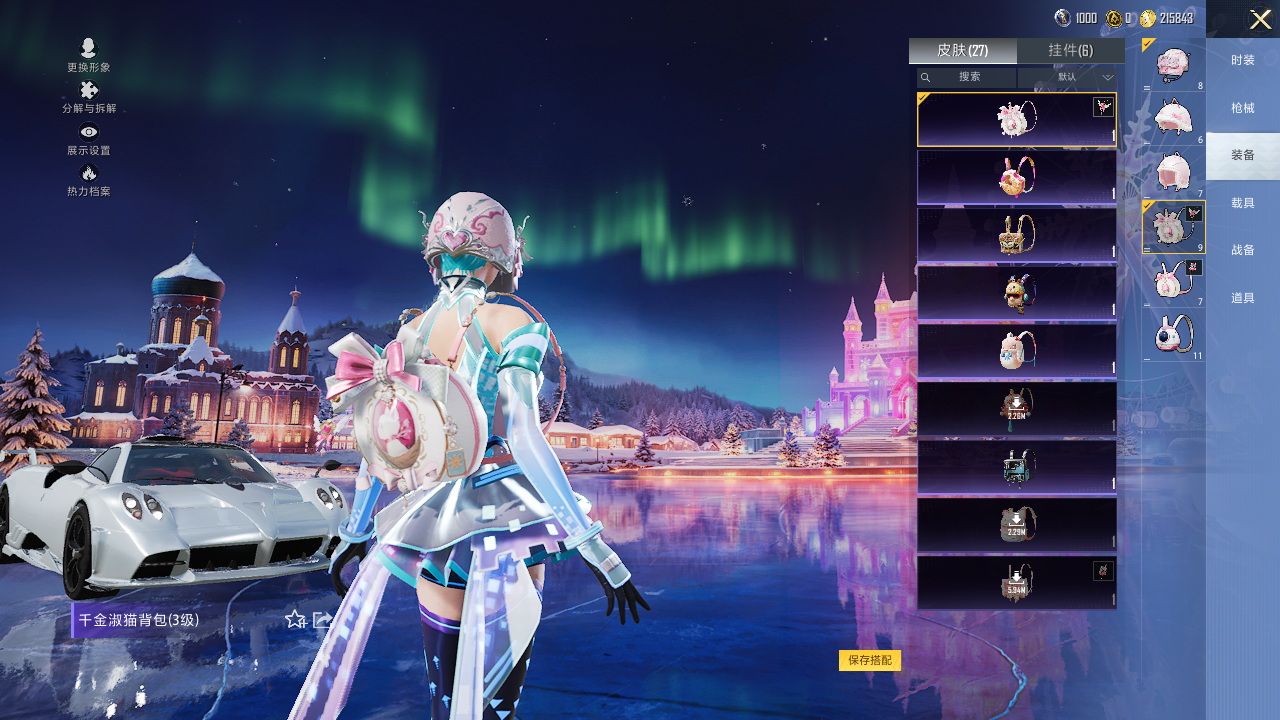Image resolution: width=1280 pixels, height=720 pixels.
Task: Select the golden crown backpack skin
Action: pos(1016,235)
